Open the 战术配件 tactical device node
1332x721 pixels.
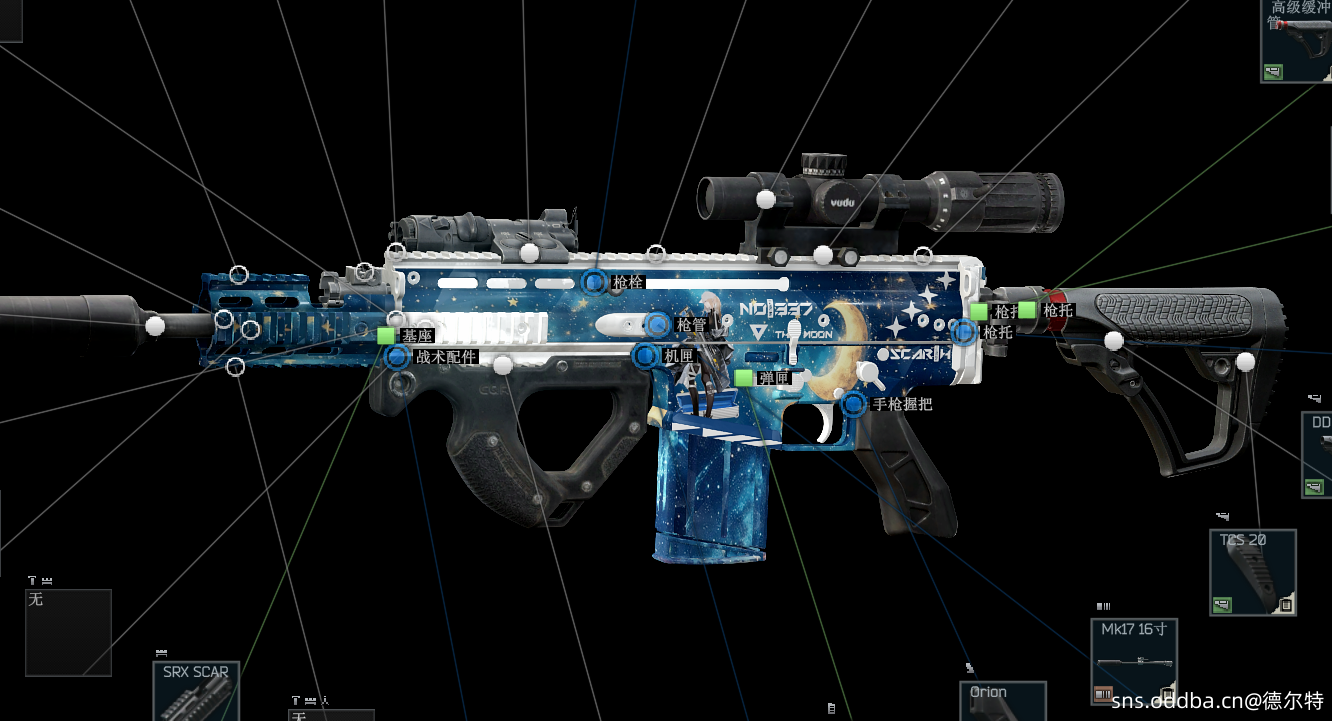tap(397, 357)
